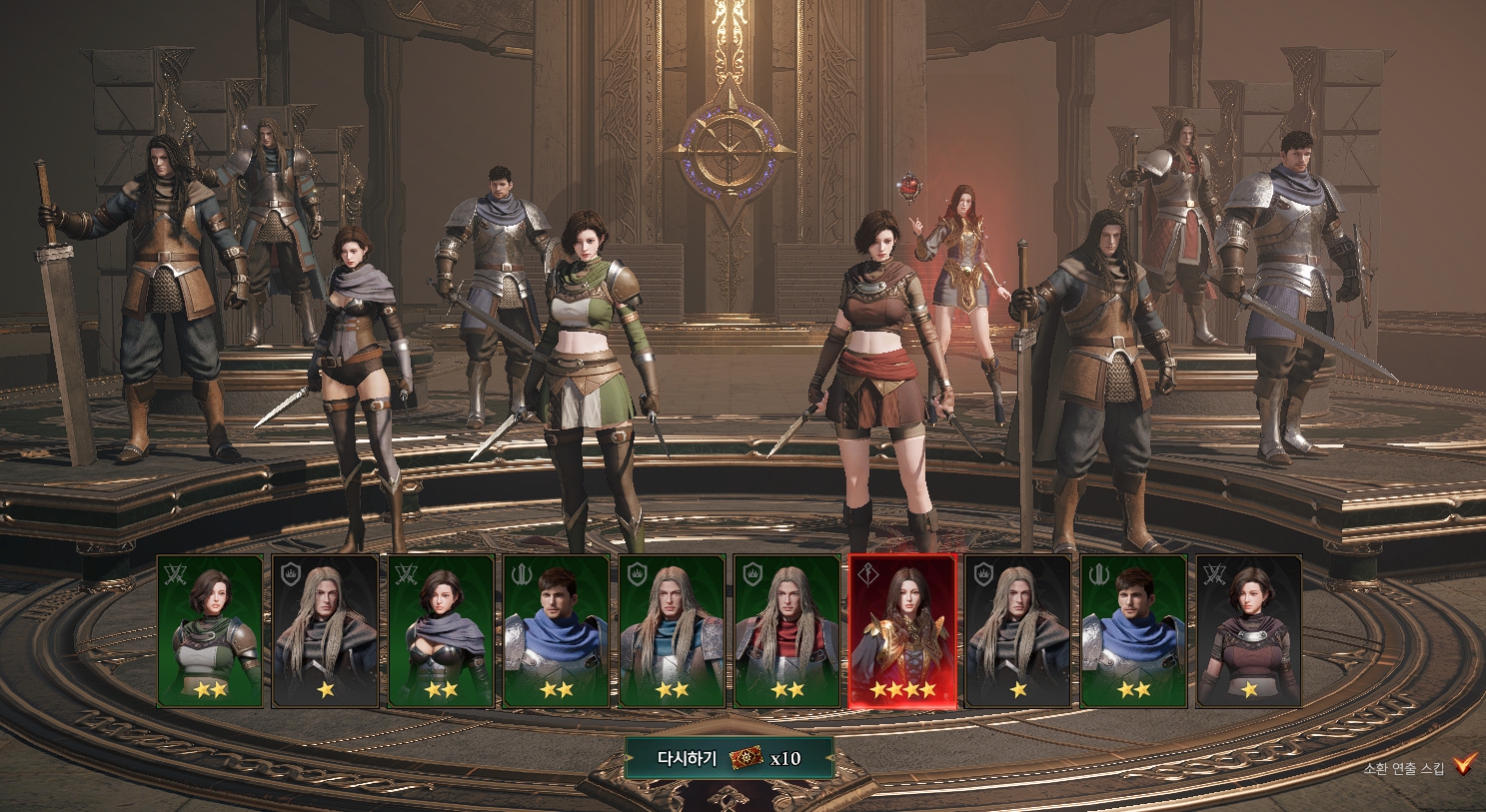Open the long-haired man card with red scarf

coord(786,631)
